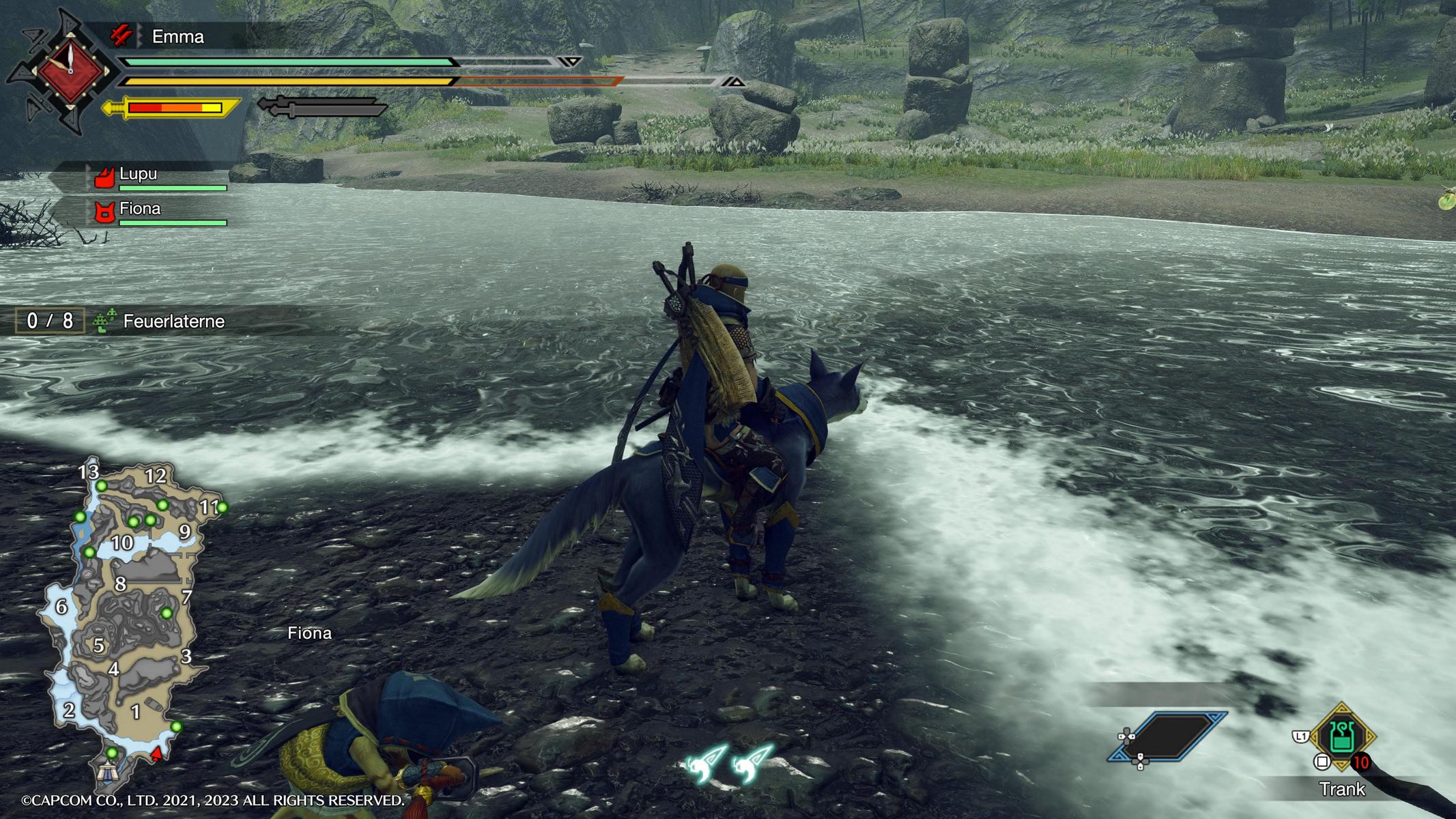Select Fiona in the buddy list
1456x819 pixels.
point(140,209)
